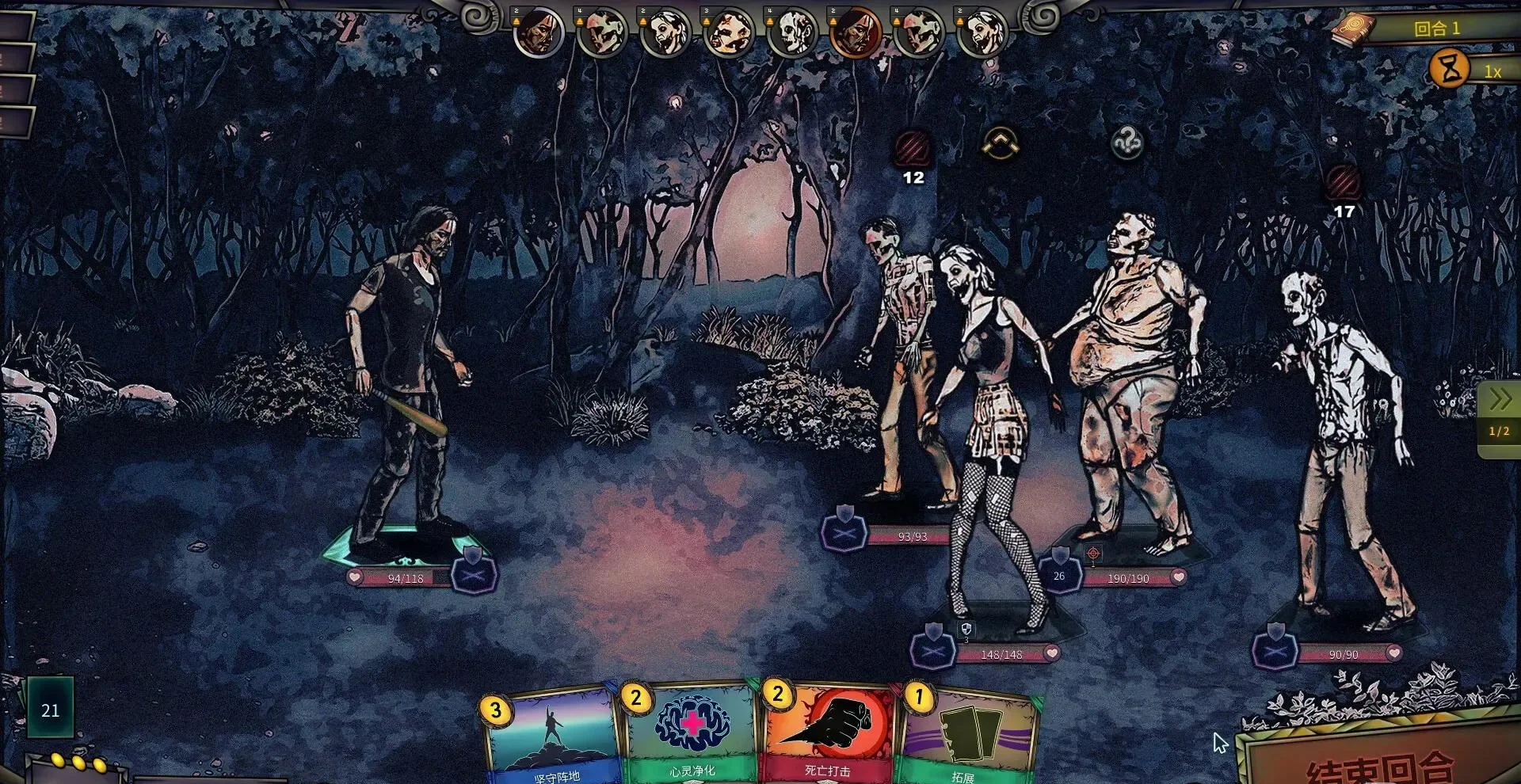Image resolution: width=1521 pixels, height=784 pixels.
Task: Play the 死亡打击 attack card
Action: coord(829,736)
